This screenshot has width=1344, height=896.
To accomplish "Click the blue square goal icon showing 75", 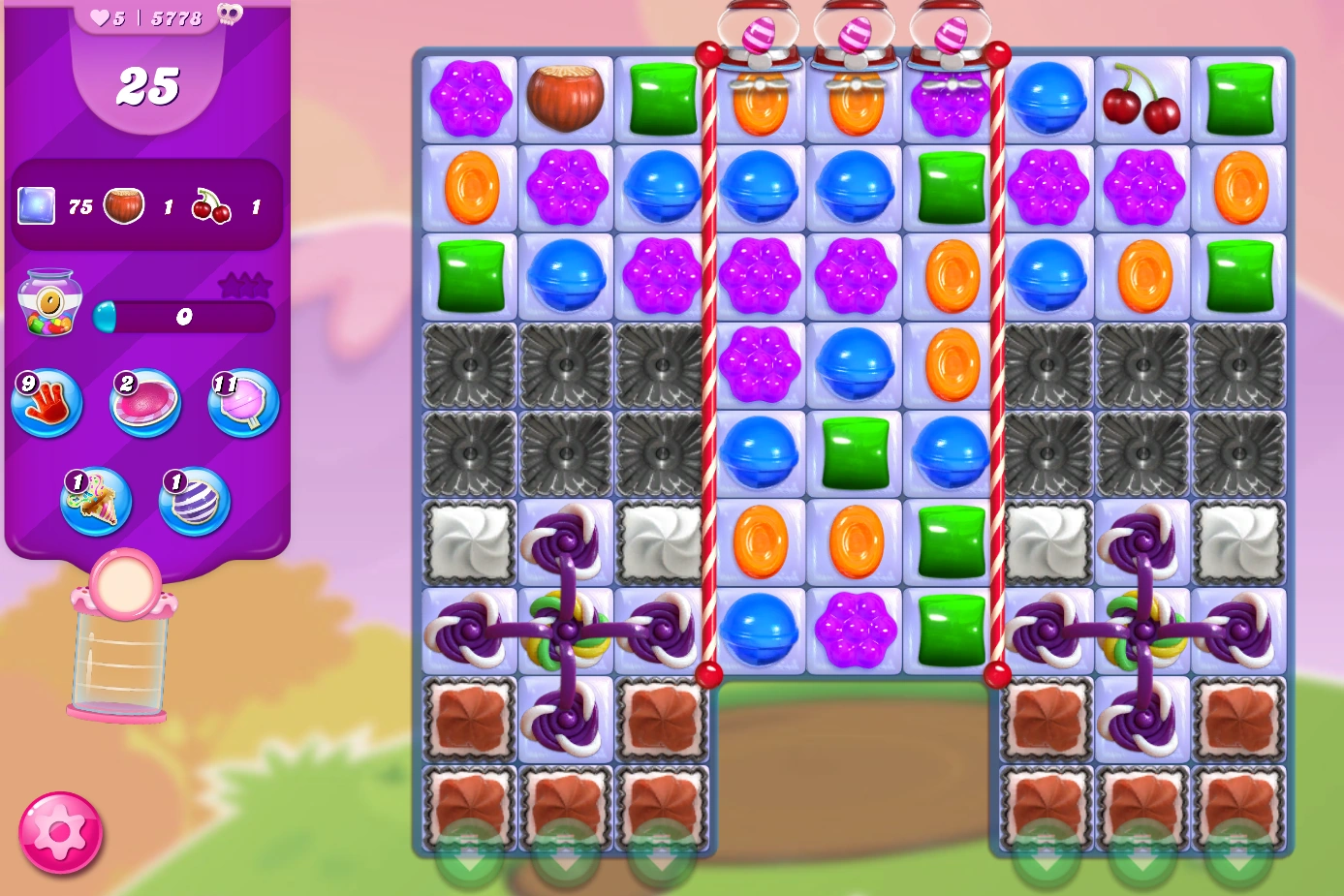I will click(x=37, y=204).
